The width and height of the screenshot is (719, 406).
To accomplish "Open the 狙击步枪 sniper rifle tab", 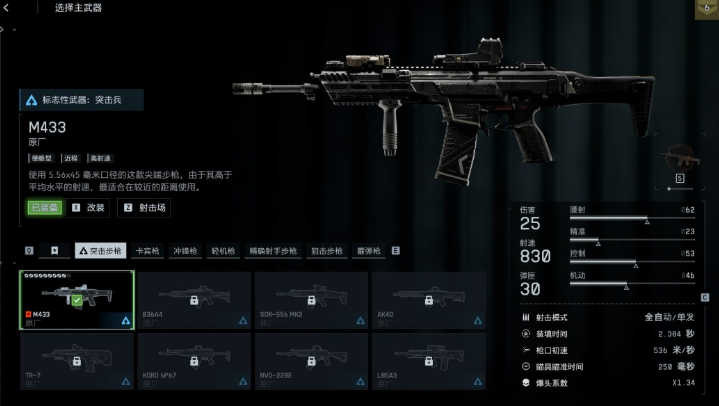I will point(327,251).
